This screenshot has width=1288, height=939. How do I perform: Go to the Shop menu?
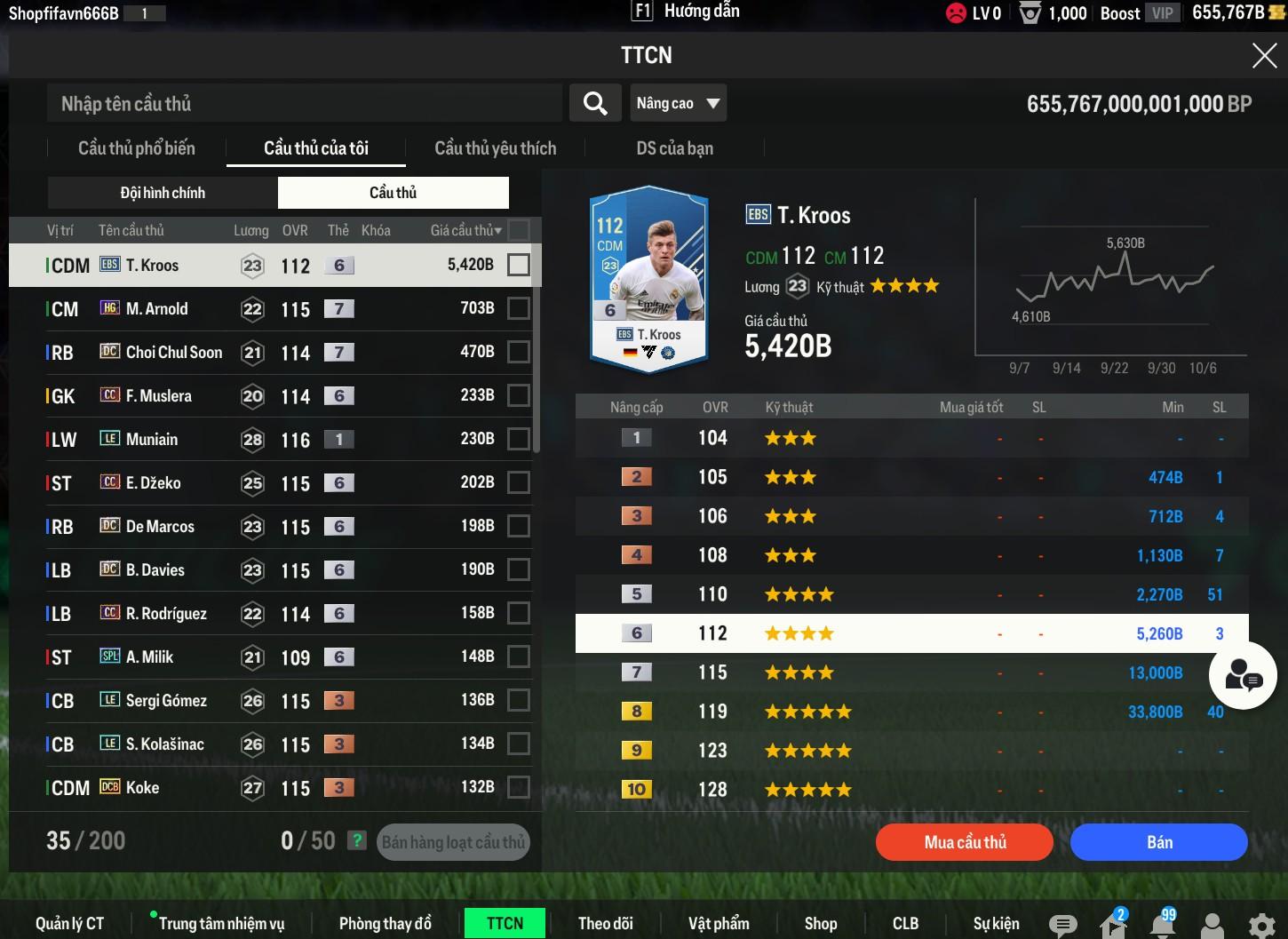click(820, 923)
